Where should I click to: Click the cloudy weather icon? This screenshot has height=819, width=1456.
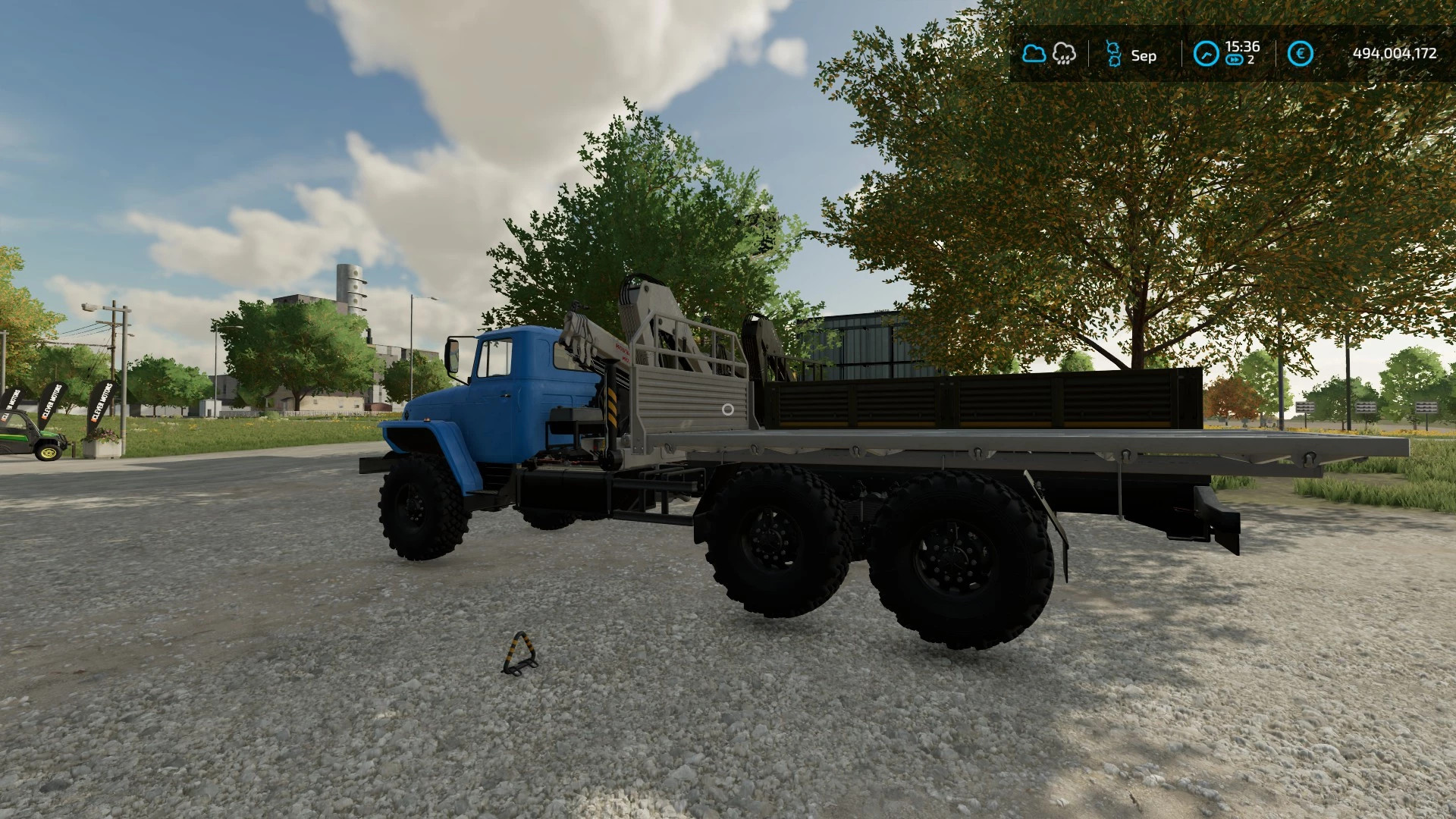coord(1034,54)
